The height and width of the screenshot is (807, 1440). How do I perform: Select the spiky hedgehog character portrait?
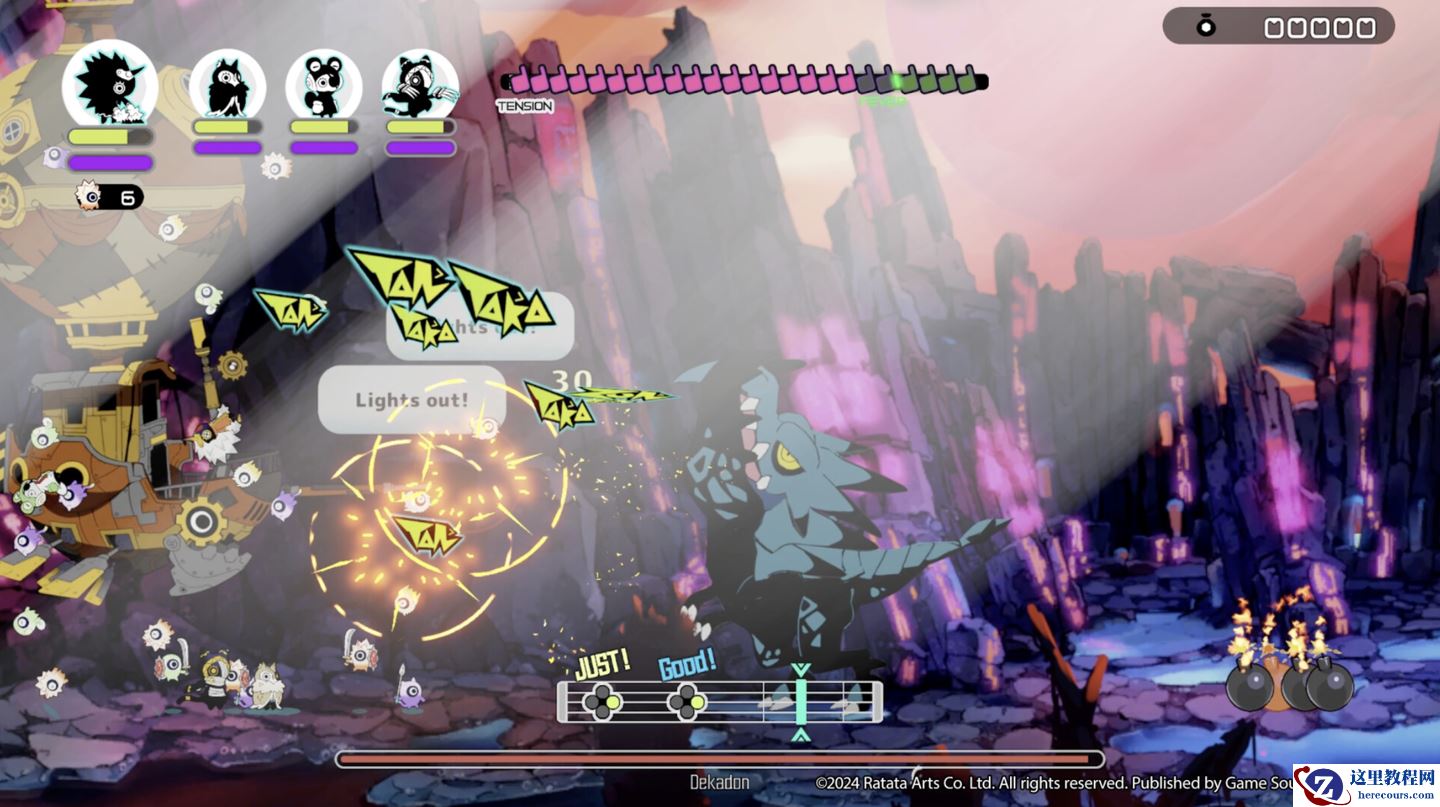(110, 84)
